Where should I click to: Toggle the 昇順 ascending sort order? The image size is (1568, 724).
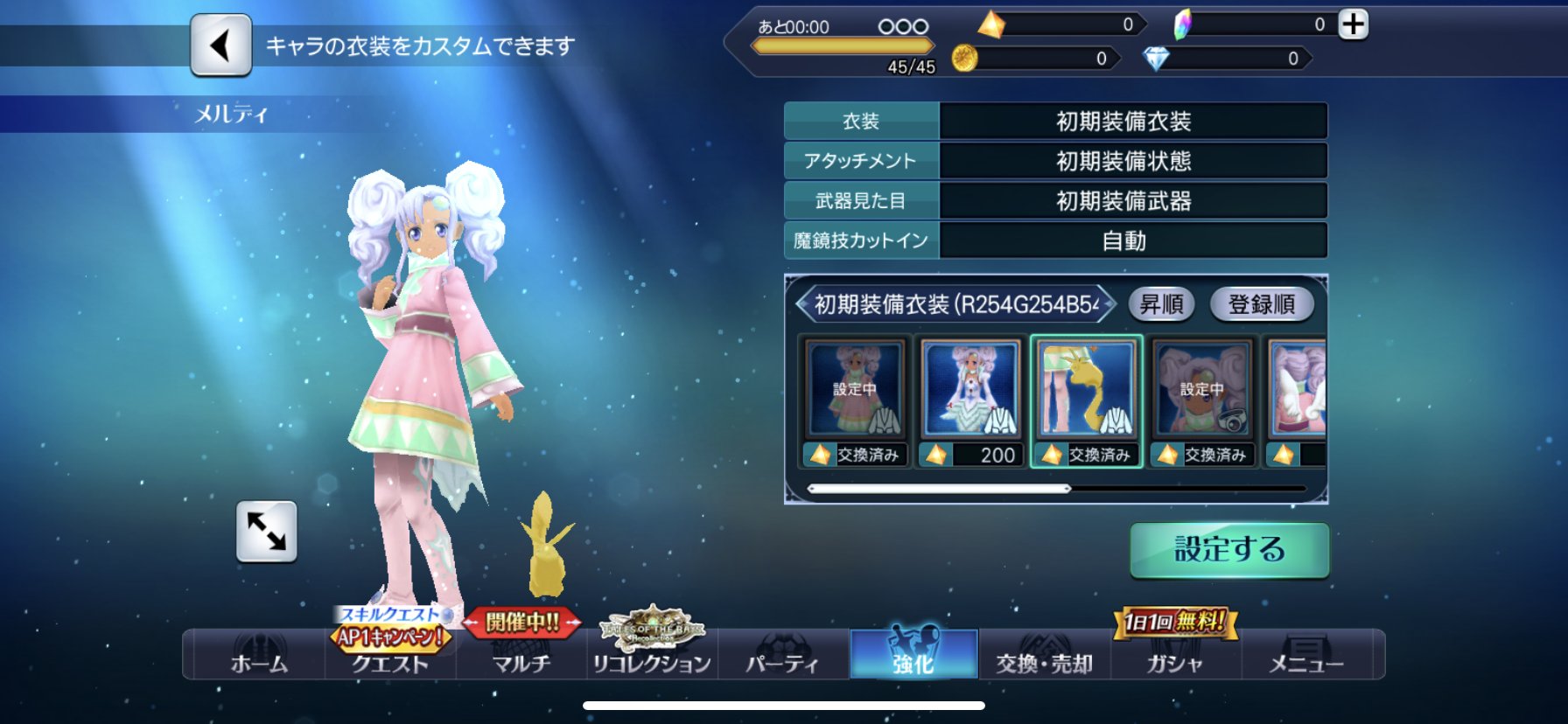click(1161, 304)
